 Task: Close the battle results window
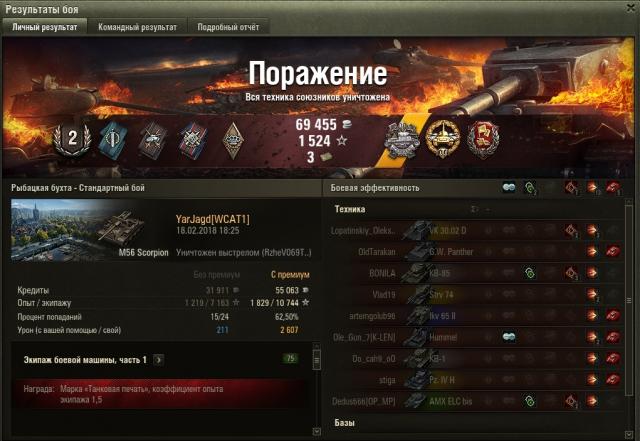pos(629,8)
